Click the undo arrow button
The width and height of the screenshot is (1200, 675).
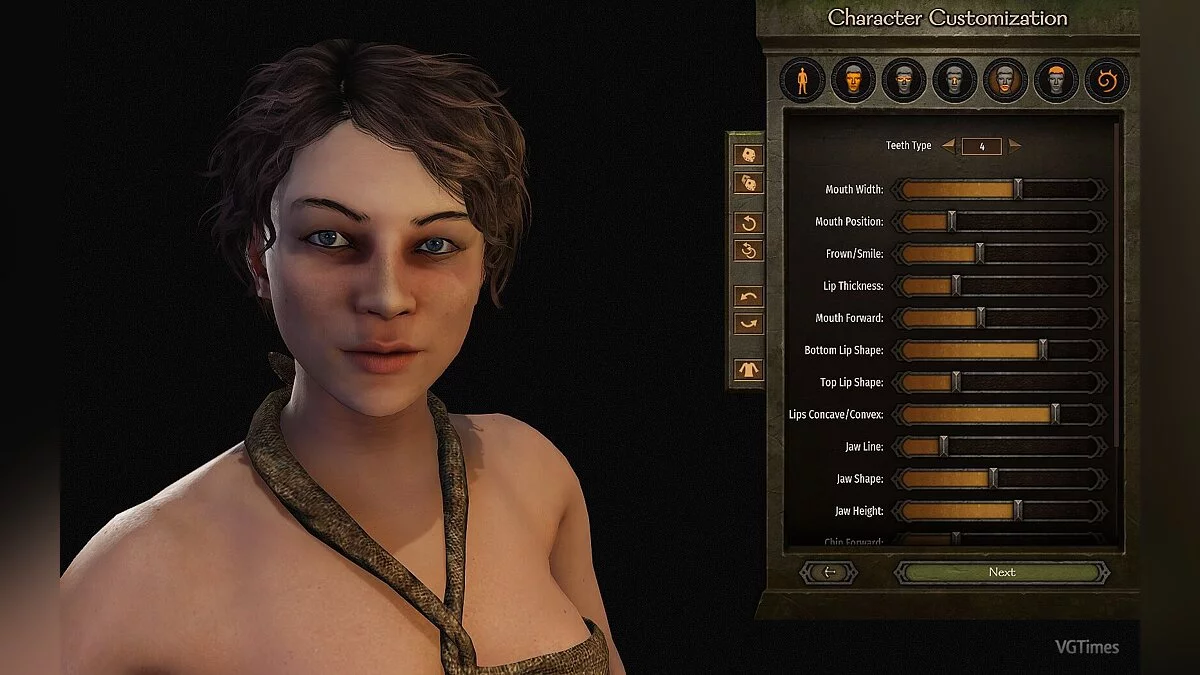click(748, 296)
